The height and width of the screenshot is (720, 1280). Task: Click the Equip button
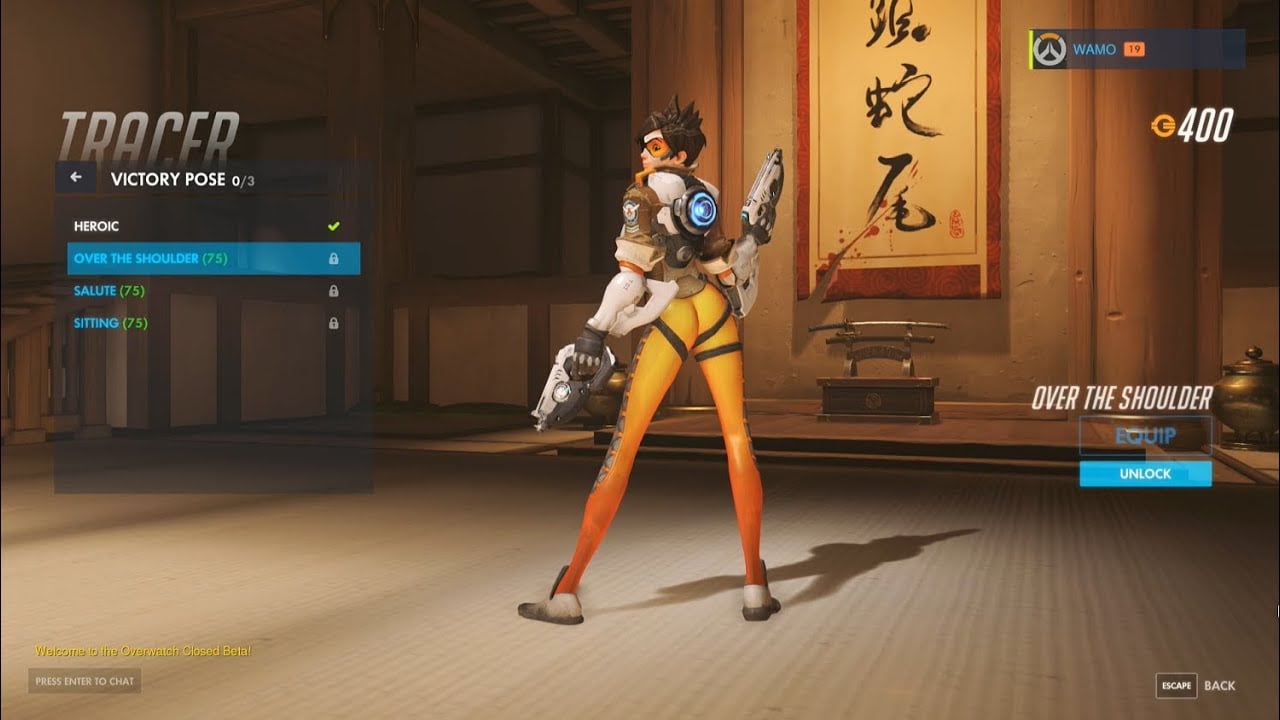[x=1146, y=437]
